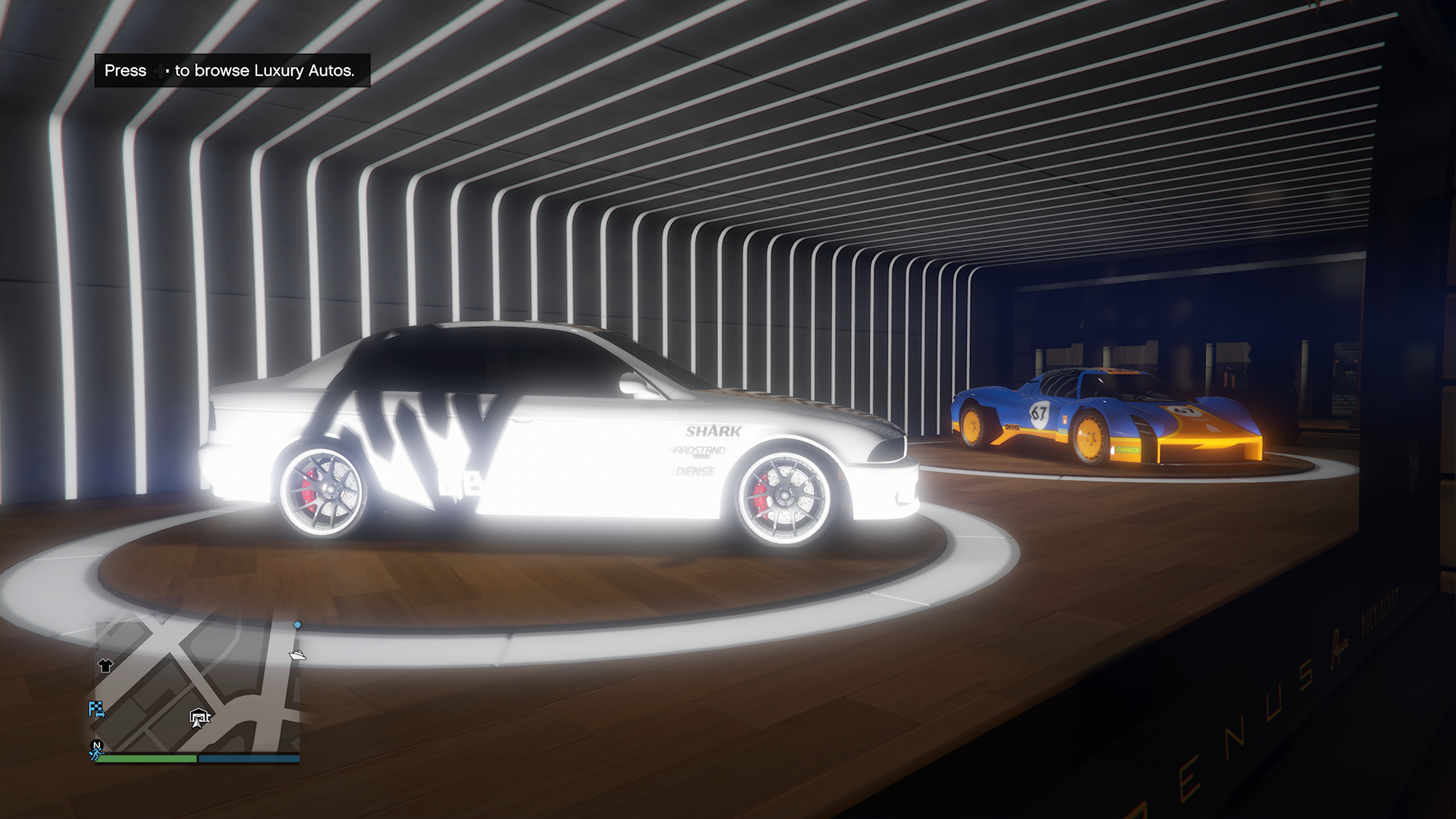Click the blue dot blip on minimap
The width and height of the screenshot is (1456, 819).
pyautogui.click(x=297, y=626)
